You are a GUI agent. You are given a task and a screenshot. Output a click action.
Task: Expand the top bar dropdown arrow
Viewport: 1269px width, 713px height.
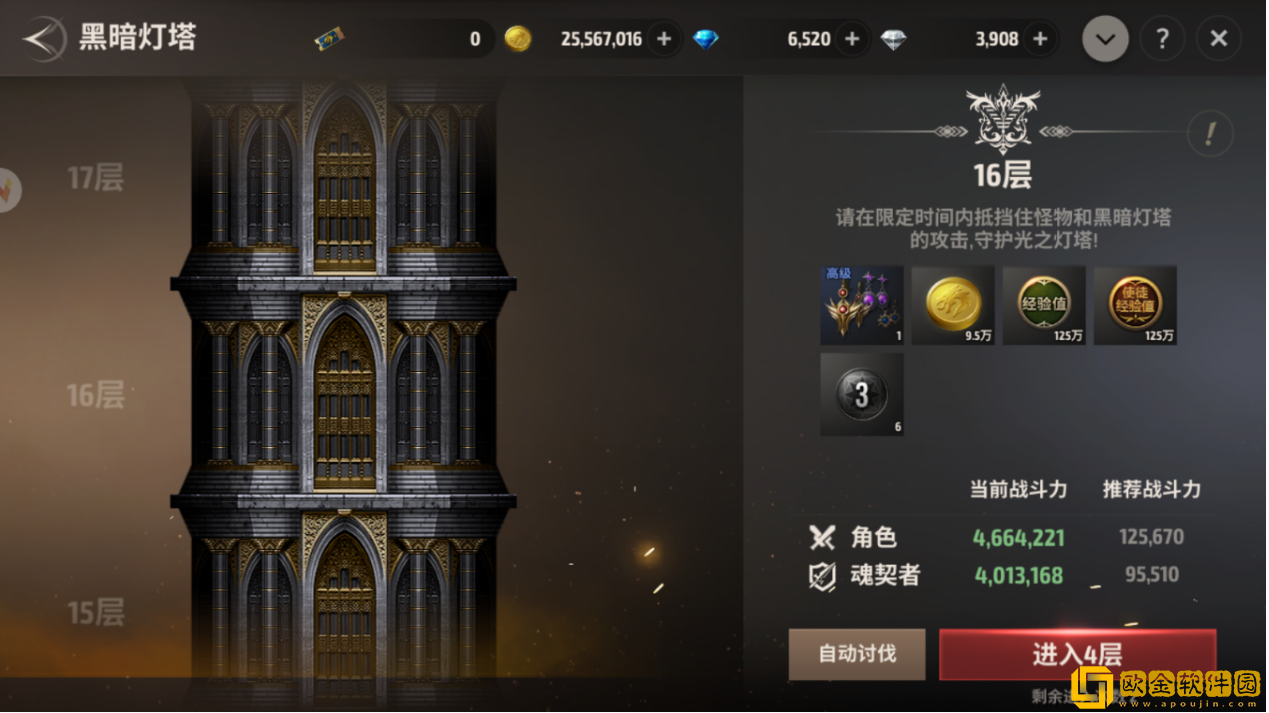[x=1105, y=39]
